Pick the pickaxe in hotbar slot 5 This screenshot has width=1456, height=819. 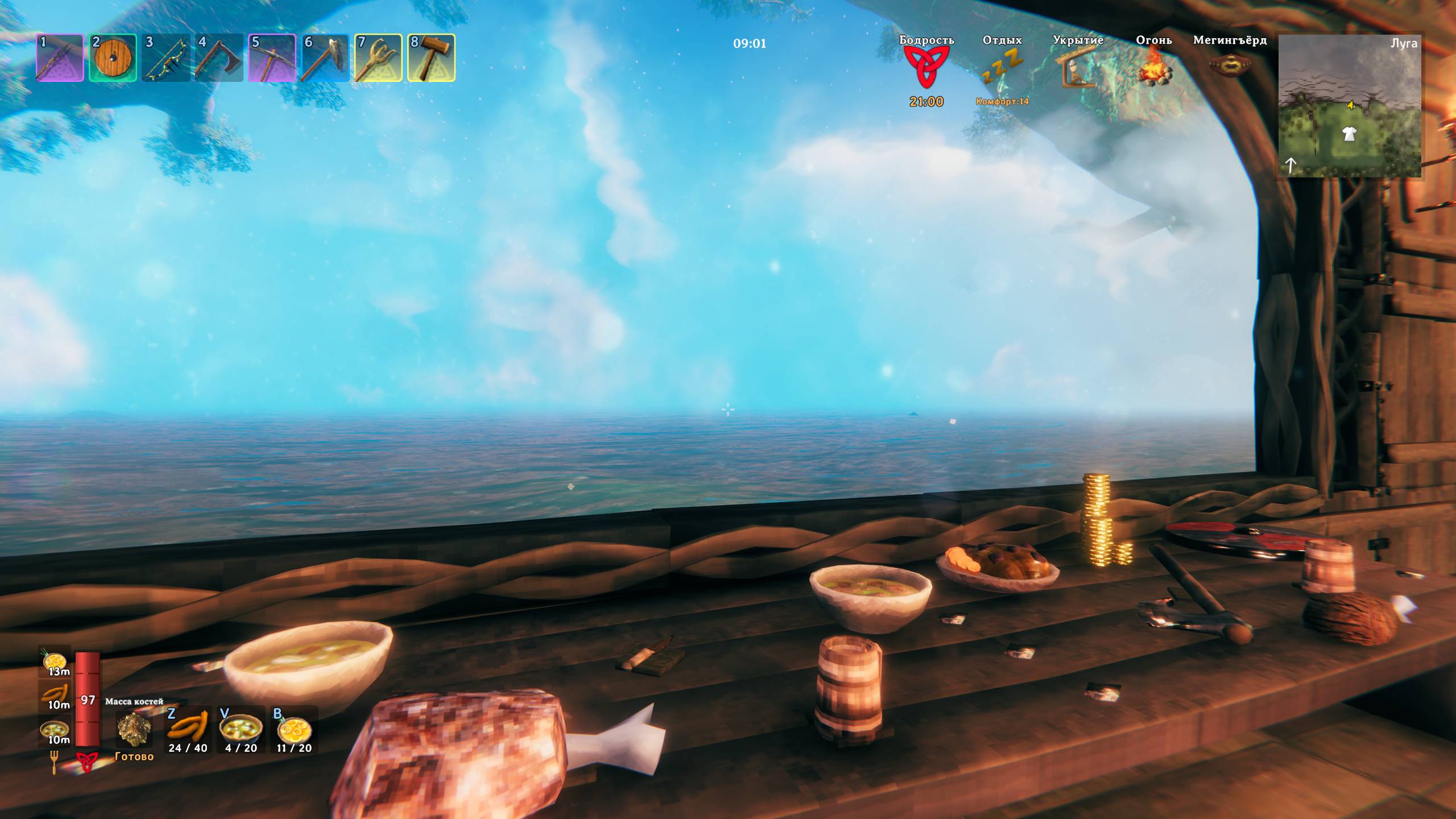[x=272, y=58]
